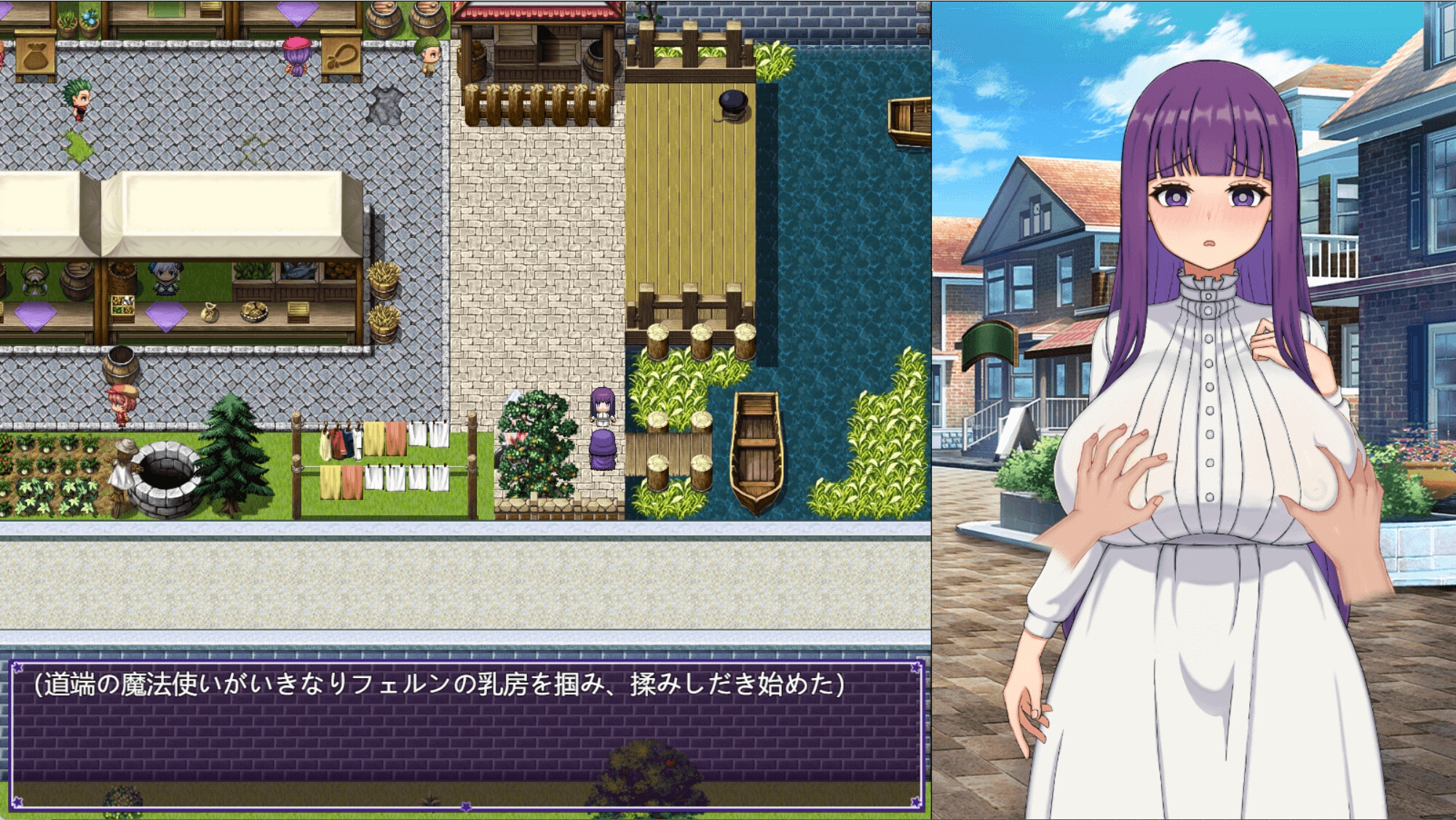1456x820 pixels.
Task: Click the wooden bridge at the top
Action: [x=692, y=44]
